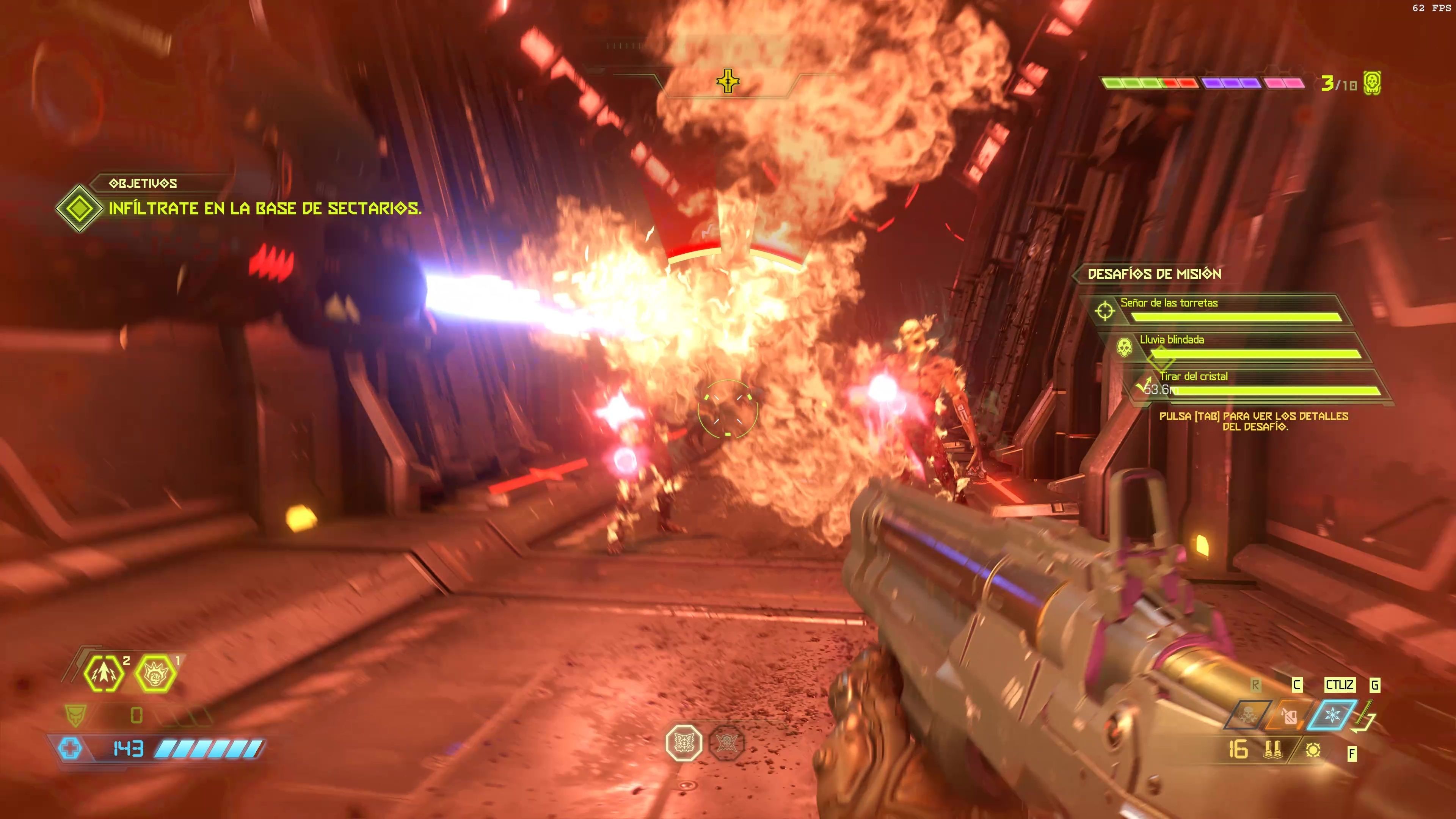Click the demon skull kill counter icon
Image resolution: width=1456 pixels, height=819 pixels.
tap(1372, 83)
